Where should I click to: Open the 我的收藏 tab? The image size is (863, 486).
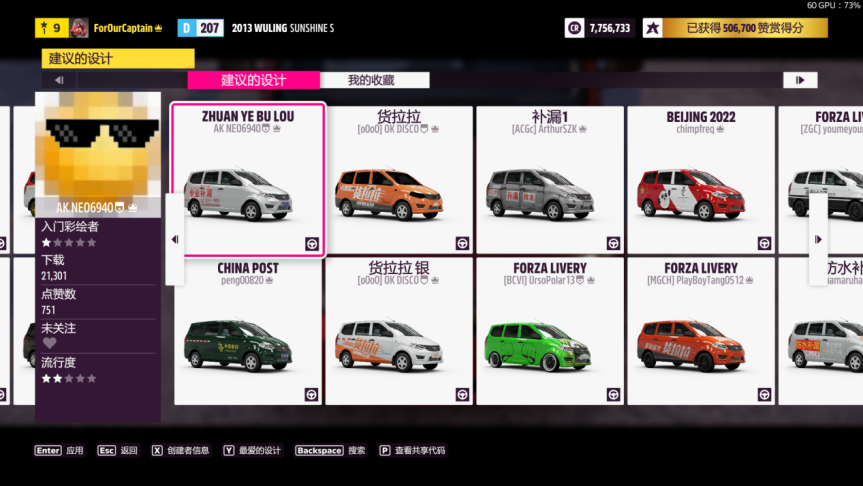tap(371, 80)
